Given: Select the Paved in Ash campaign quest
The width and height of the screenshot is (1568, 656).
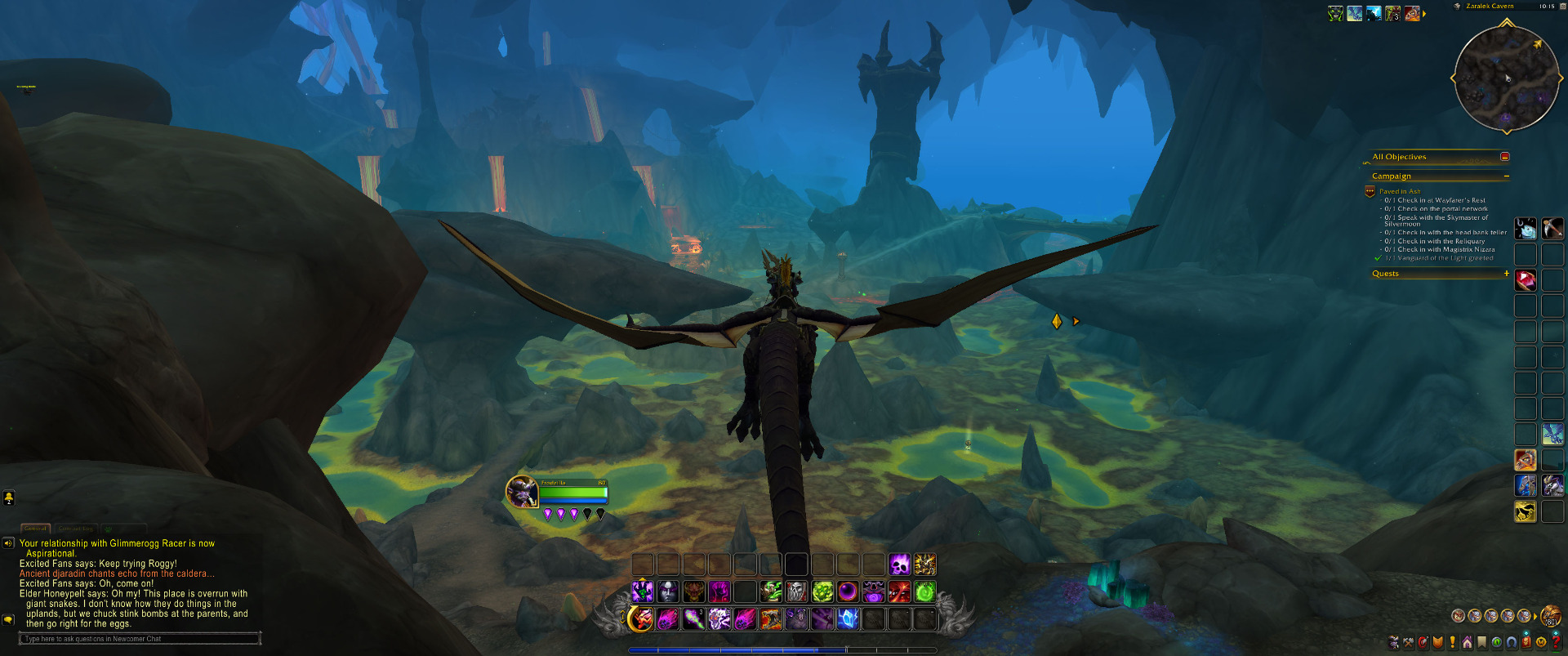Looking at the screenshot, I should (x=1400, y=191).
